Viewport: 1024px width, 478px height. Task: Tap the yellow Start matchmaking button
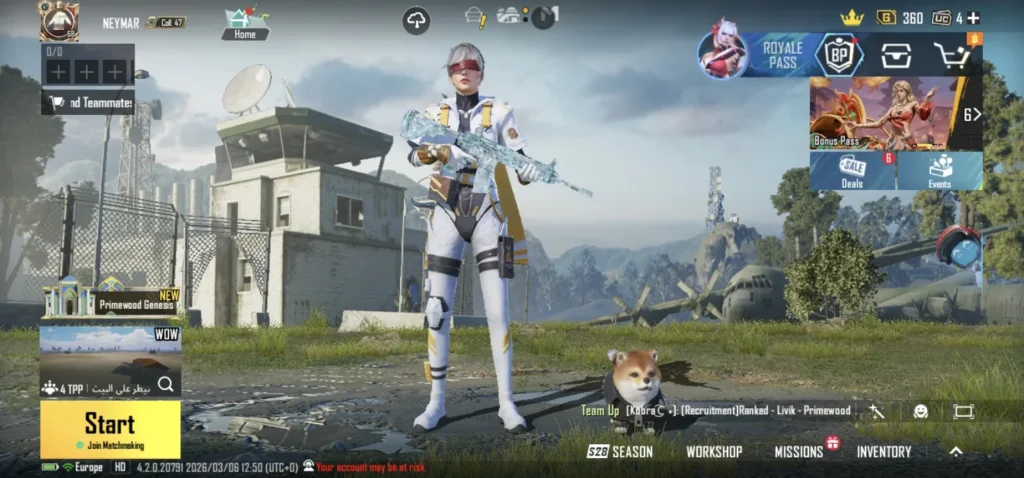[x=110, y=429]
